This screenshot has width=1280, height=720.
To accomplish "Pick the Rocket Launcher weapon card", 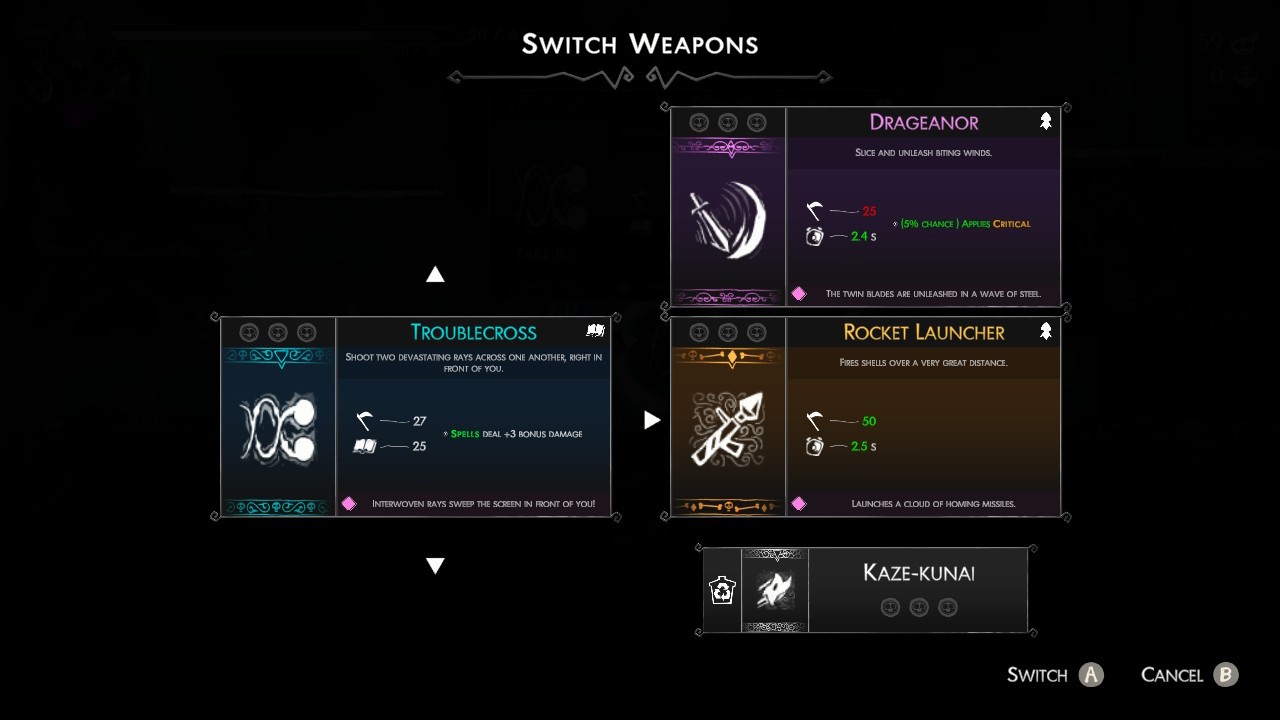I will (x=865, y=416).
